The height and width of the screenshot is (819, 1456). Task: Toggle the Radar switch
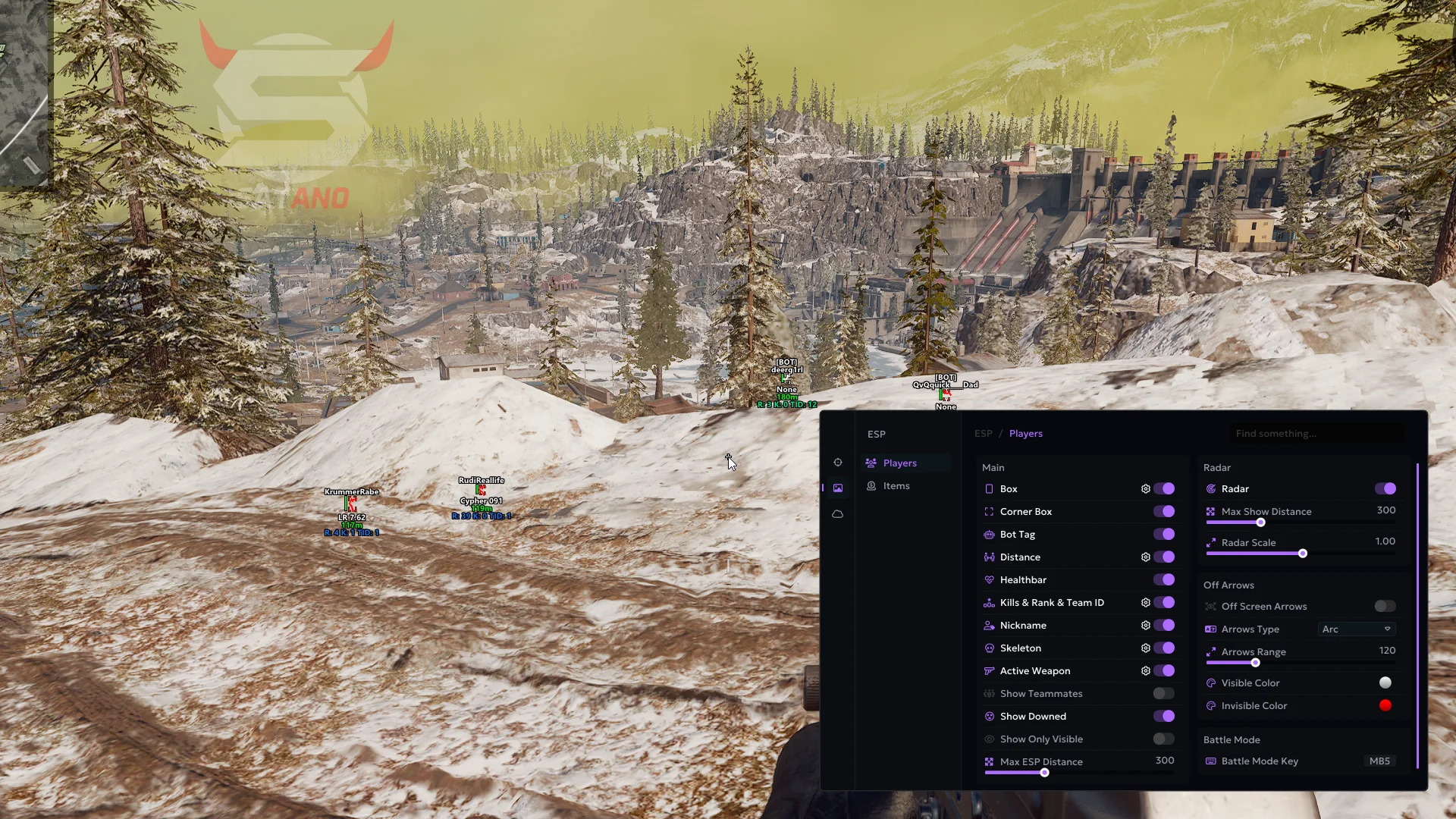1385,489
